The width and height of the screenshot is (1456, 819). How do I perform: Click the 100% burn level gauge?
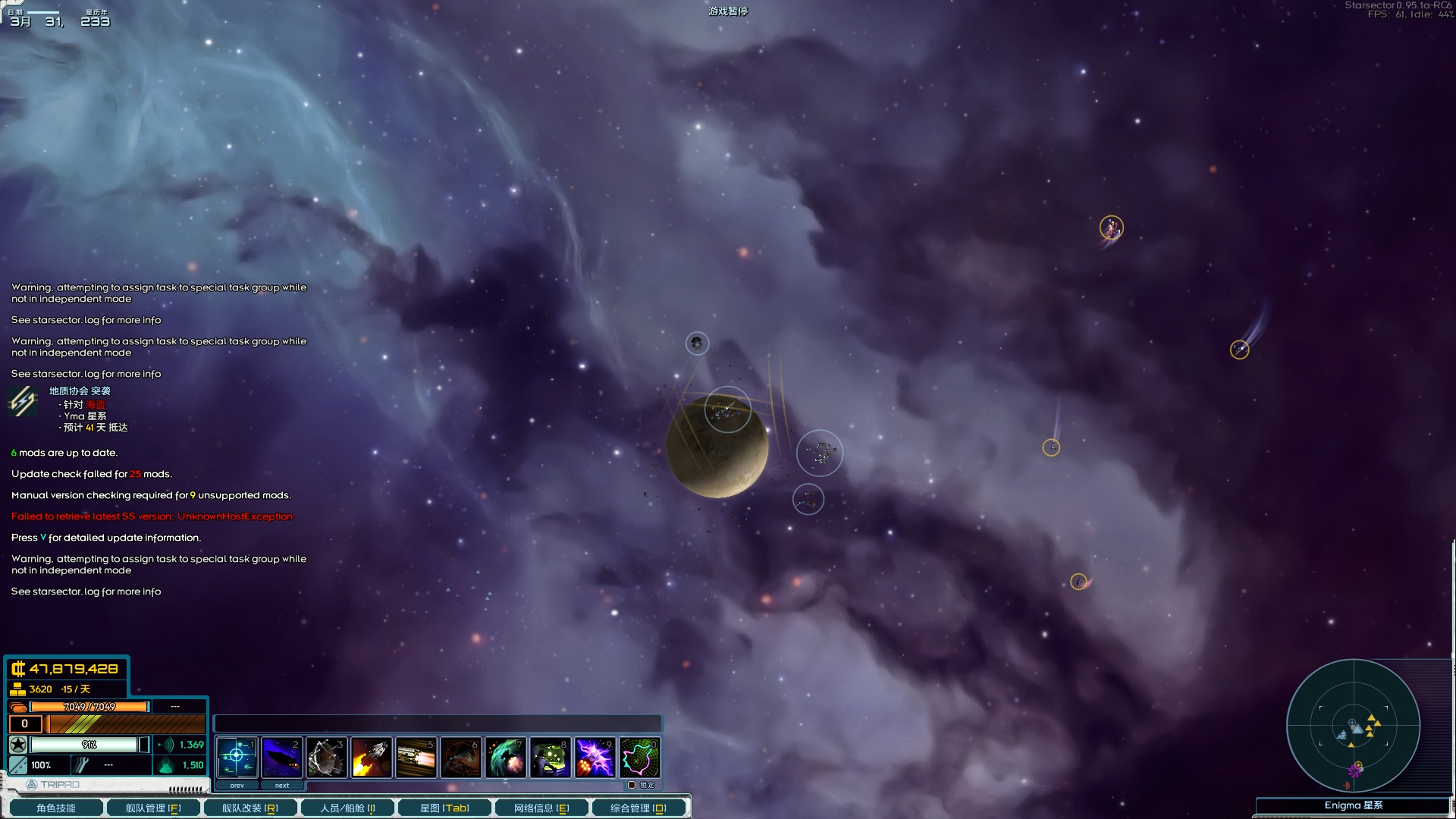click(x=40, y=765)
